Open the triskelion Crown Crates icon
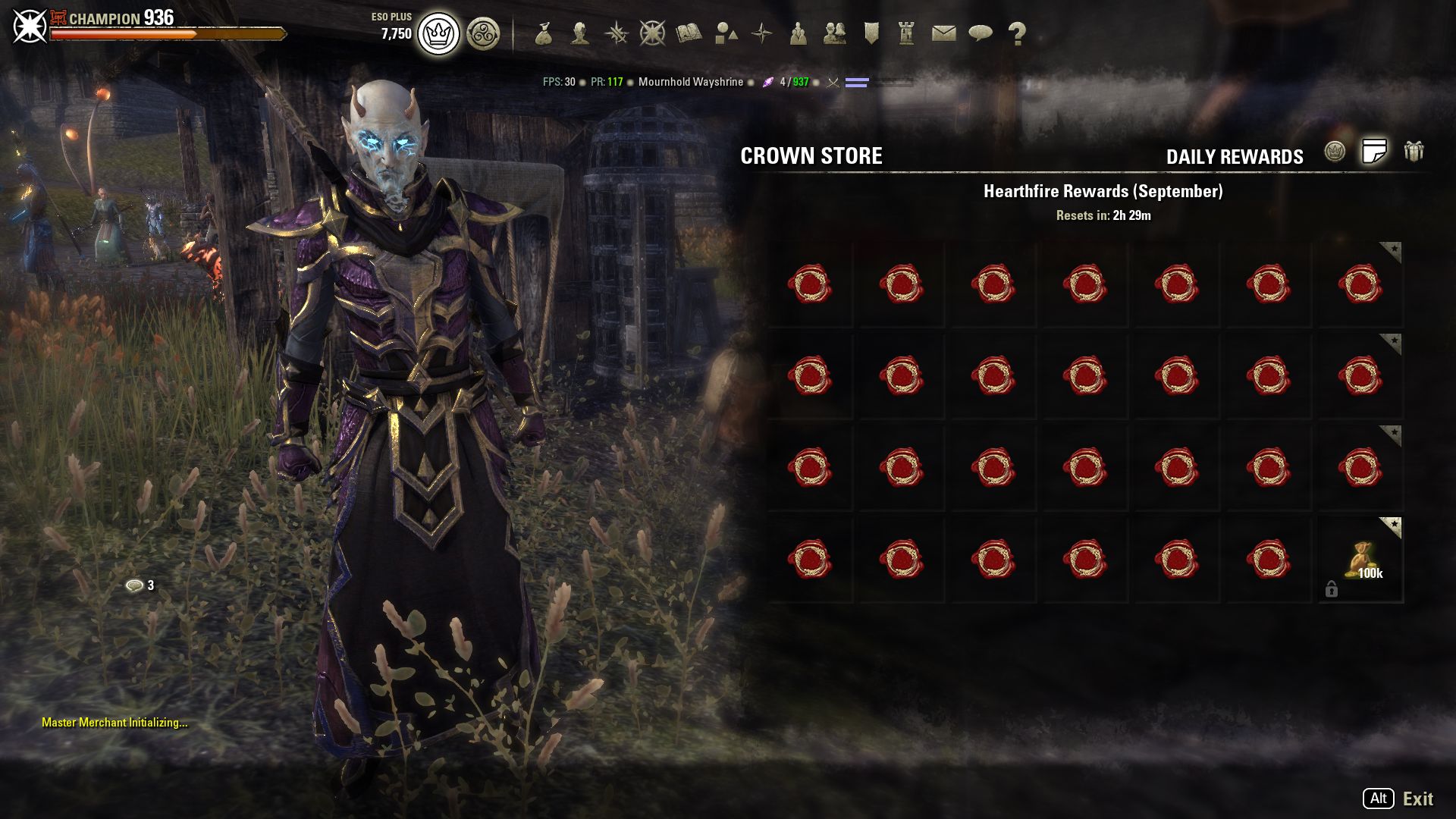 point(483,34)
